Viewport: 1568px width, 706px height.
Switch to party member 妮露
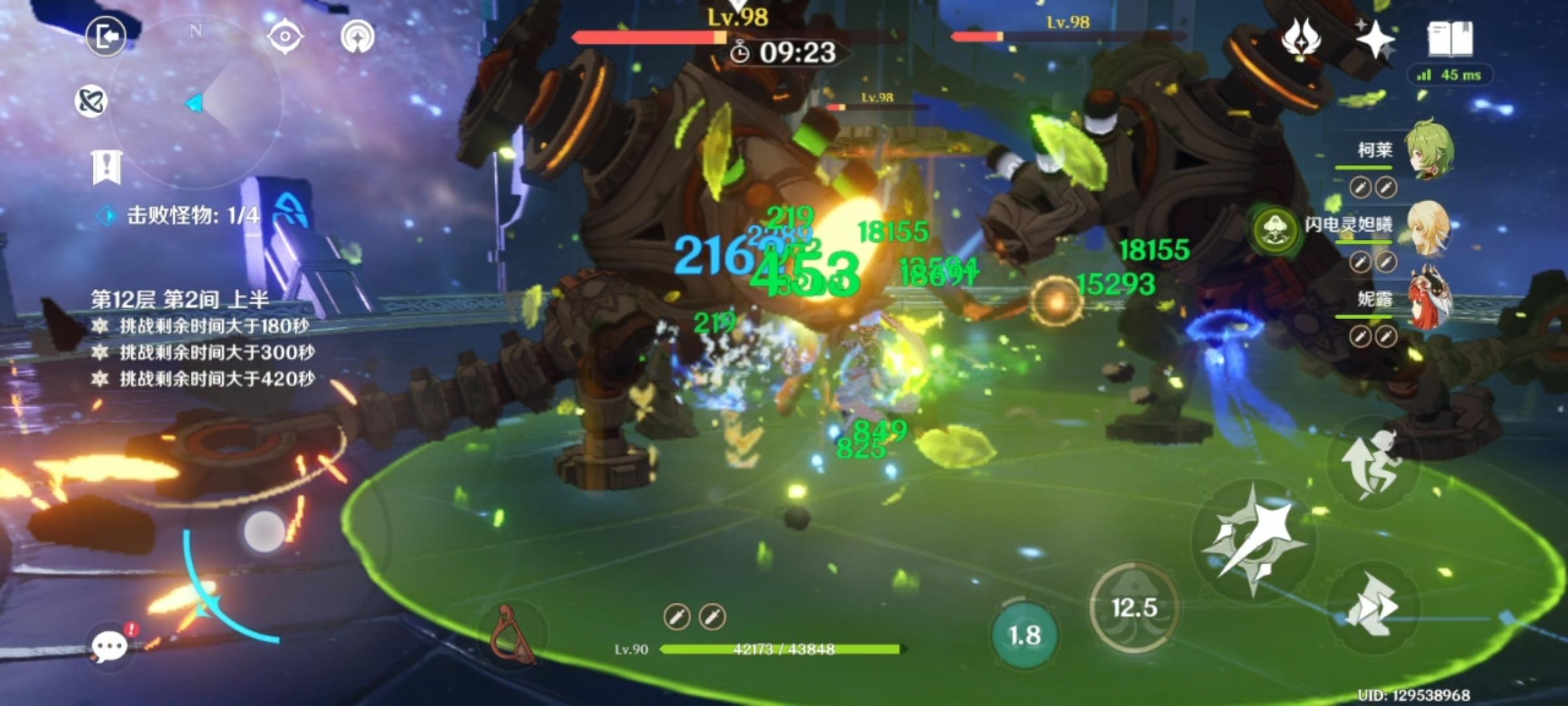pos(1428,299)
